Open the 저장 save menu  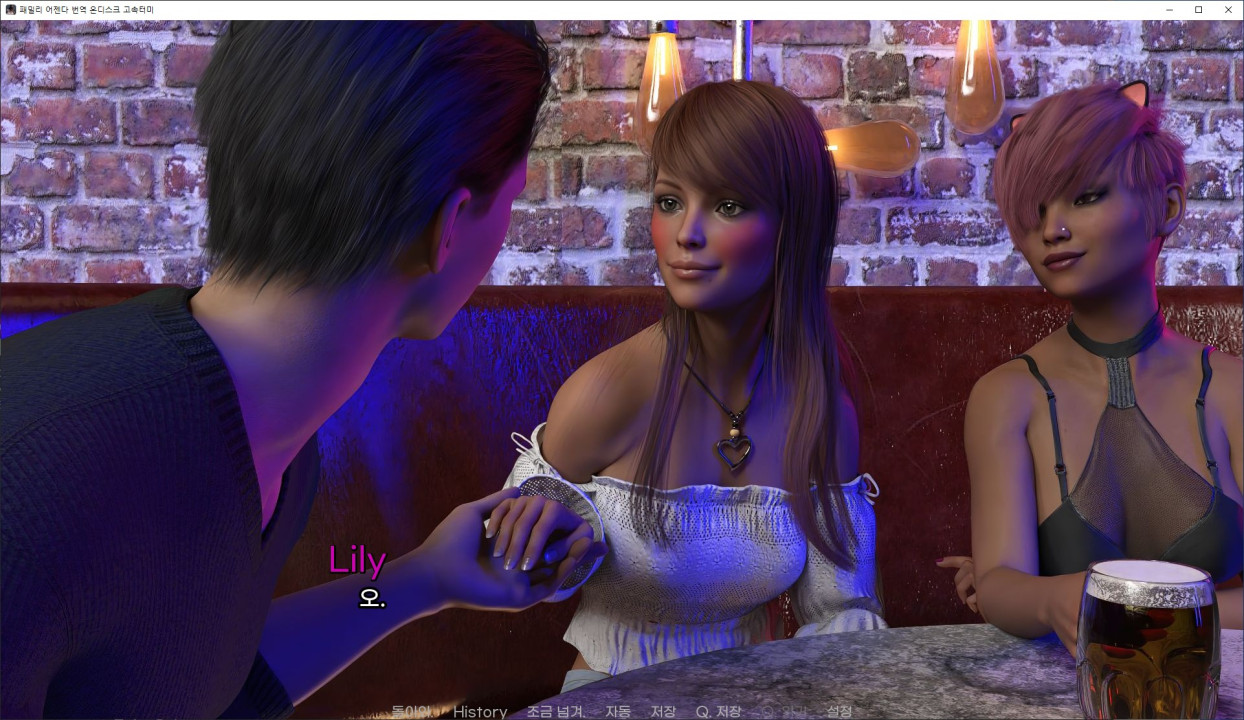pos(663,712)
